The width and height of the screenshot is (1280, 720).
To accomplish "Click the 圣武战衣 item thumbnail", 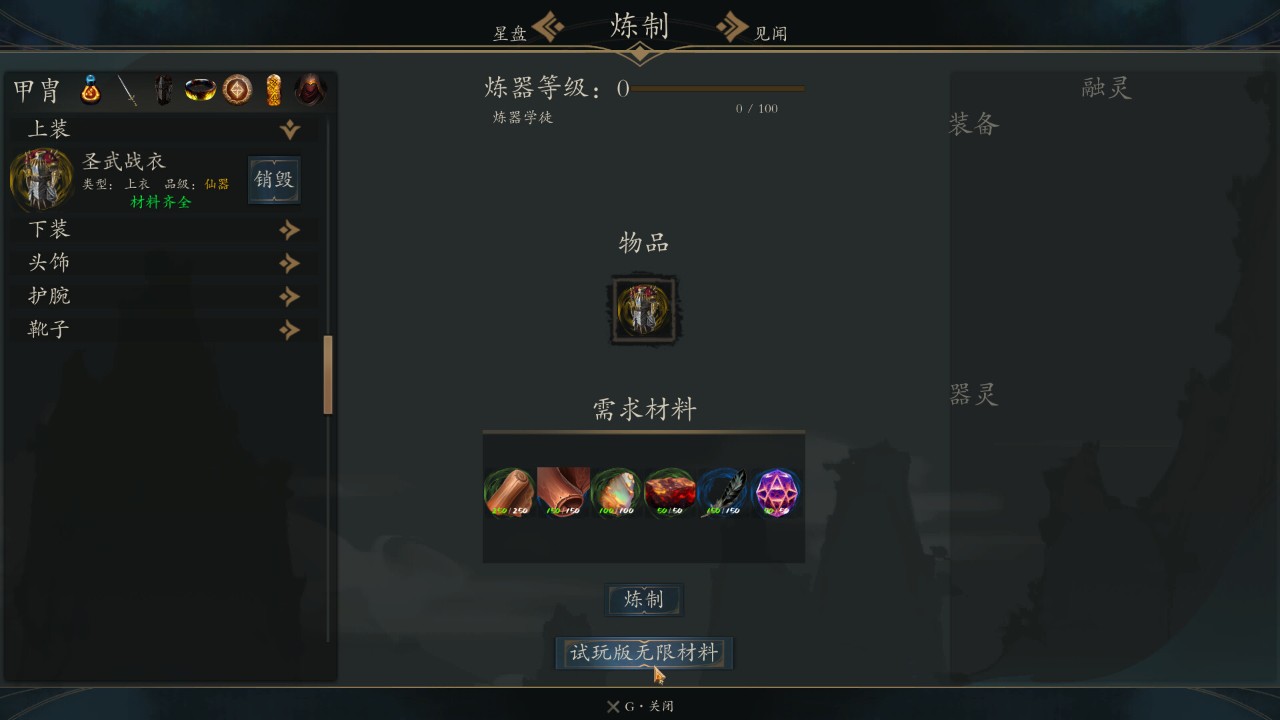I will coord(42,178).
